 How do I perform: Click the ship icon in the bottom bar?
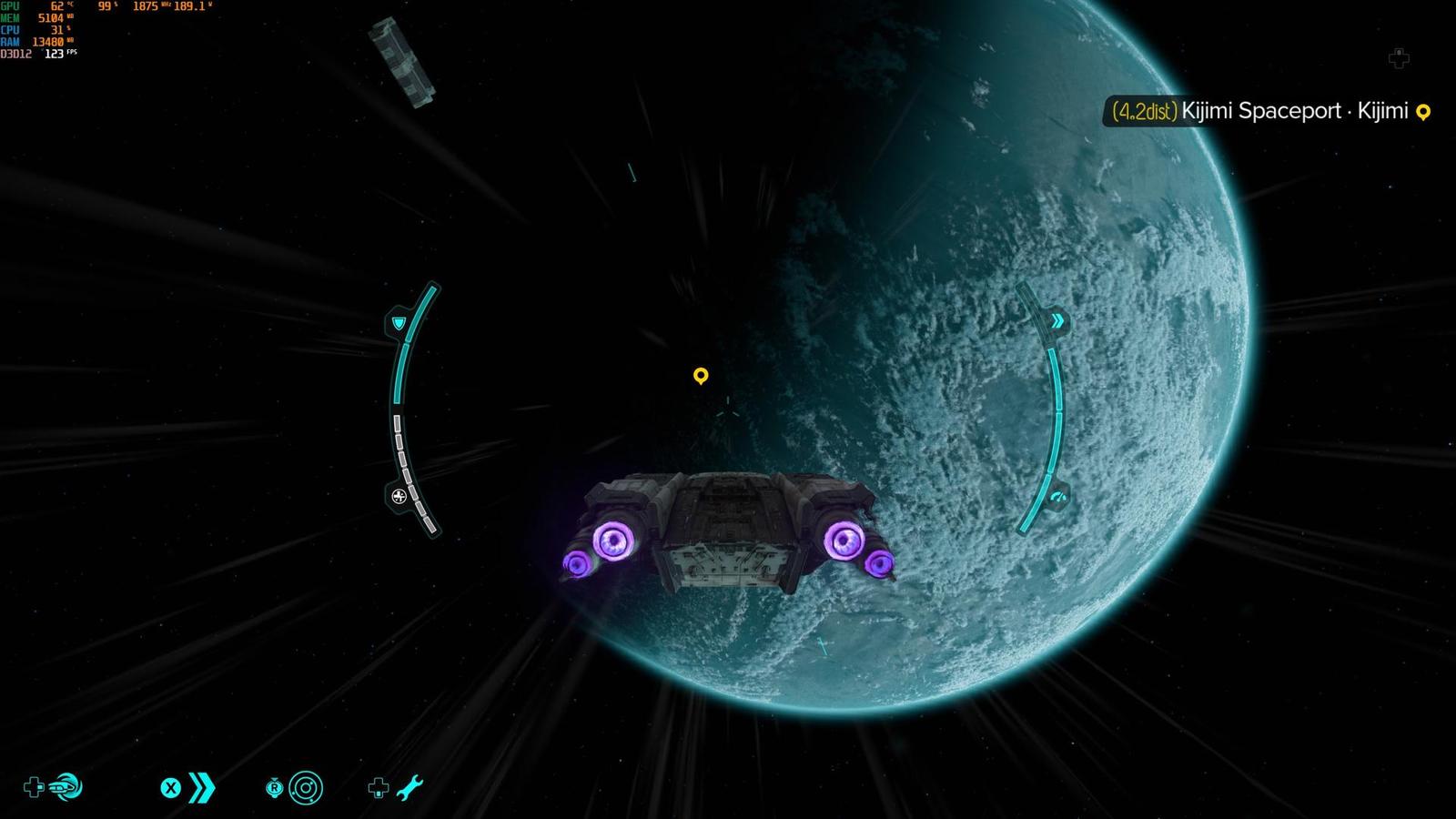[66, 786]
